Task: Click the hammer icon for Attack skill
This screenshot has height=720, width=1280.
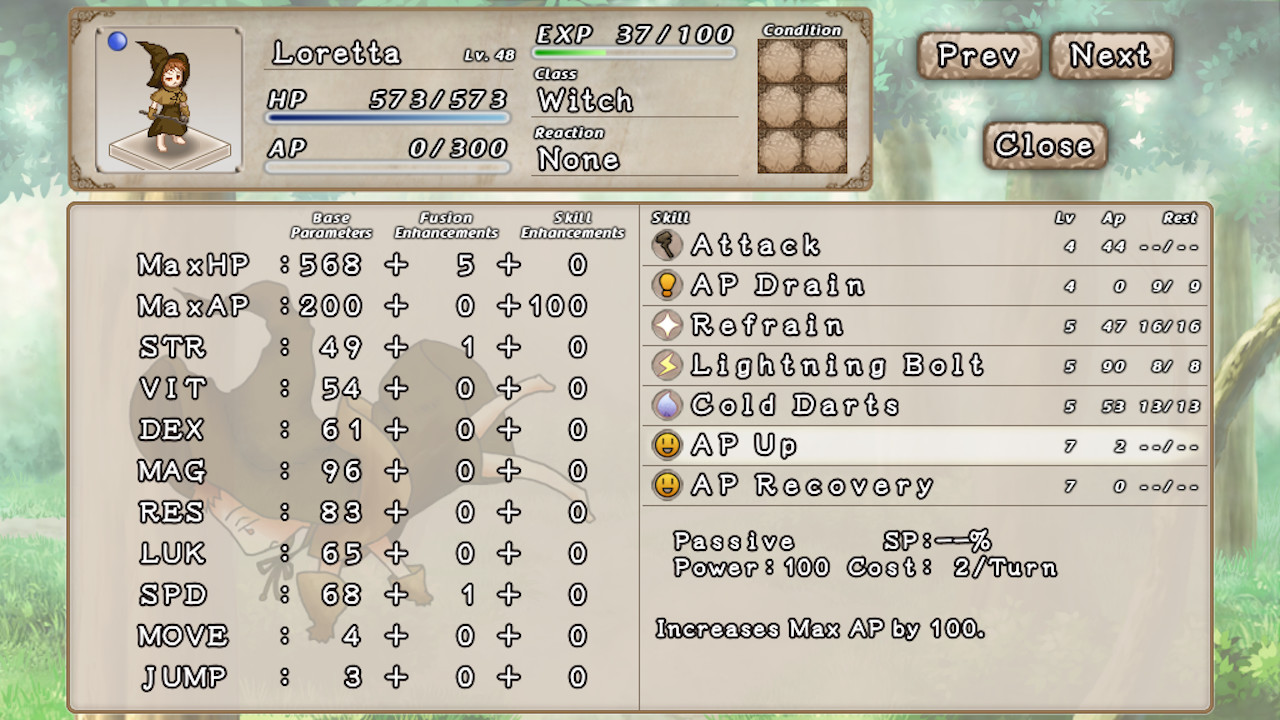Action: click(x=665, y=245)
